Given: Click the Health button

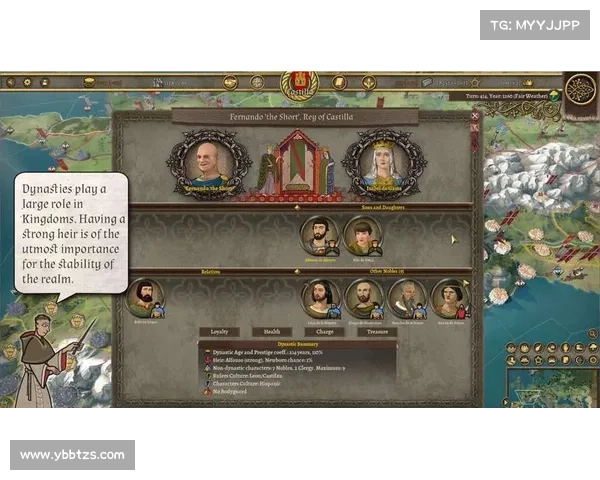Looking at the screenshot, I should point(270,331).
